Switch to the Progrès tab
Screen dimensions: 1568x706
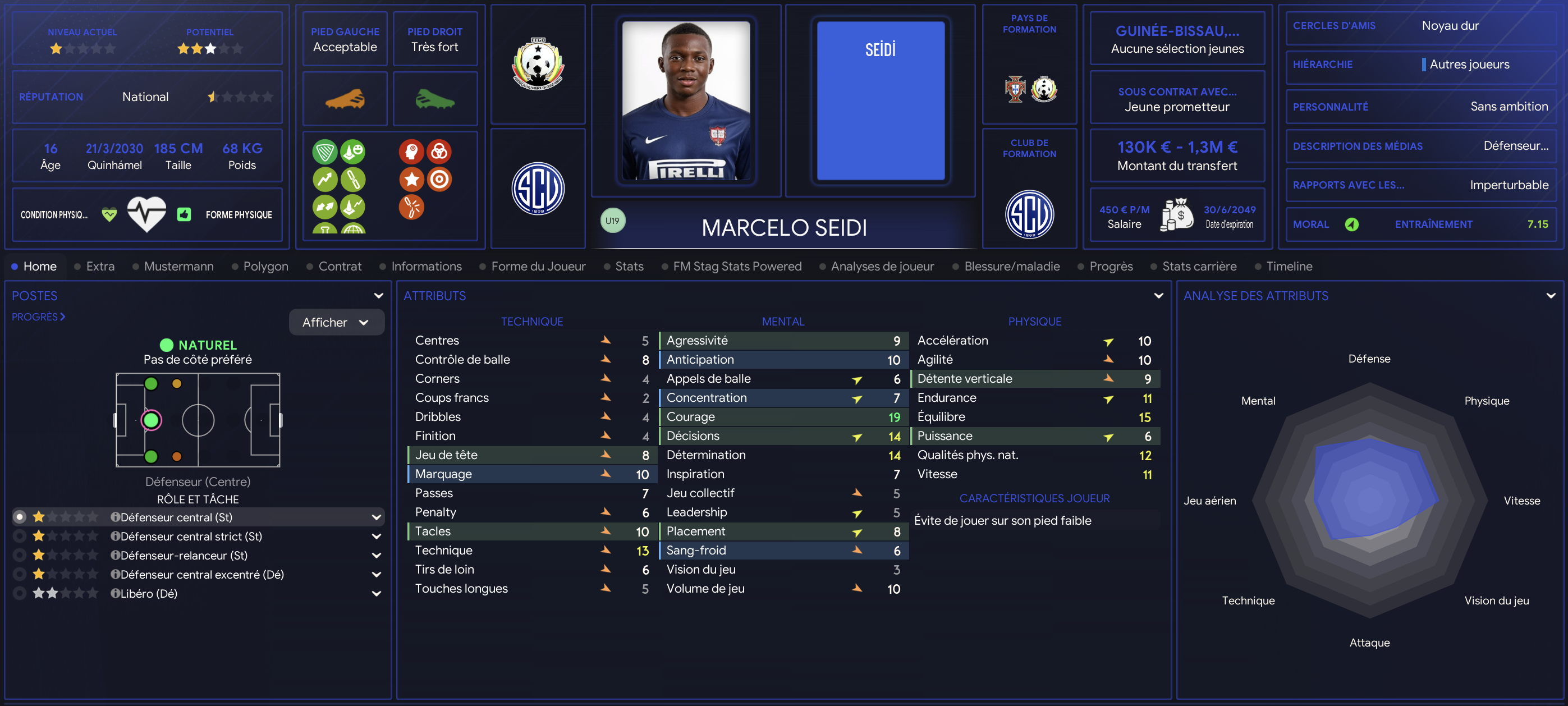coord(1111,266)
